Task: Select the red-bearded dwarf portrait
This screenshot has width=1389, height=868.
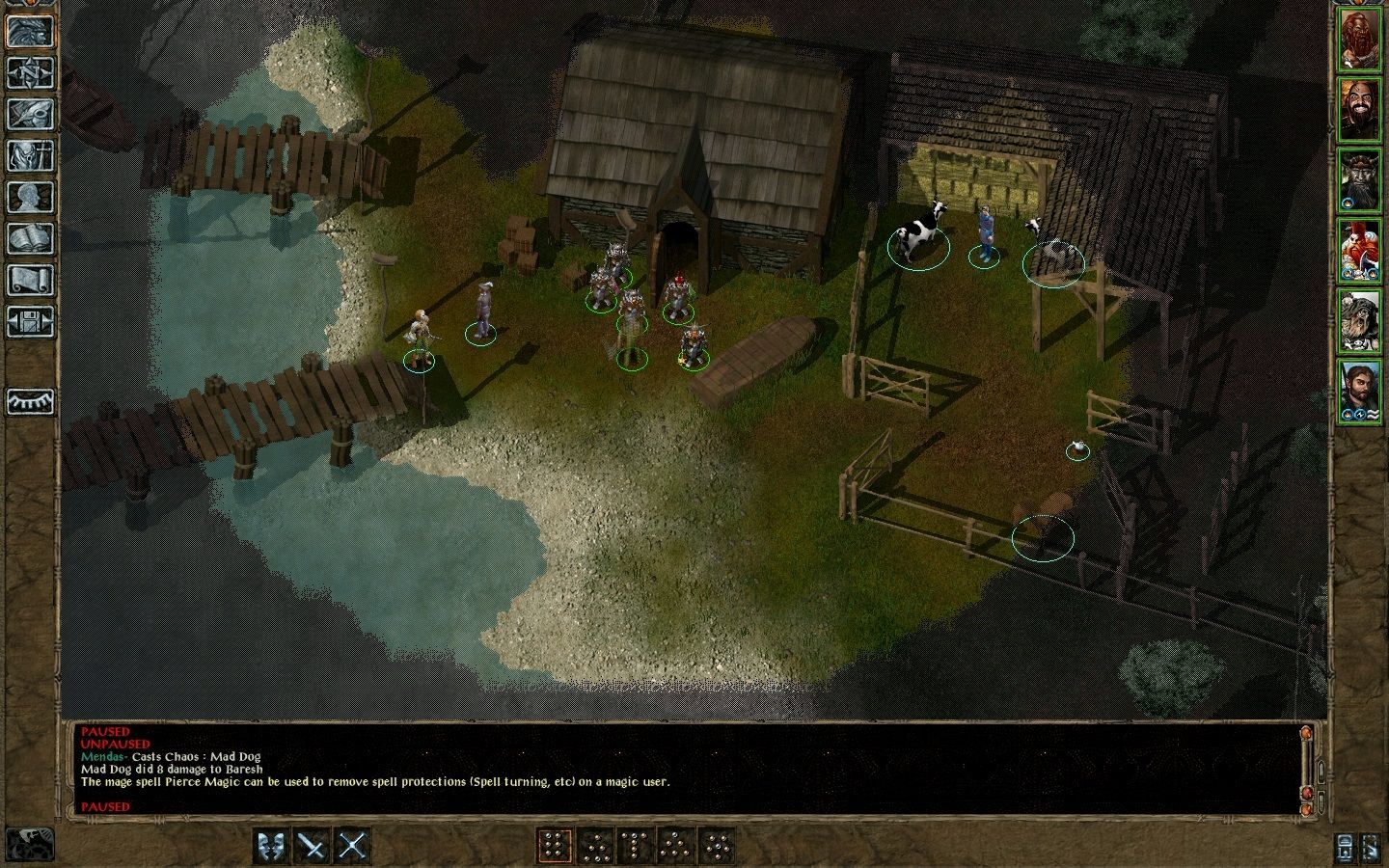Action: (x=1360, y=40)
